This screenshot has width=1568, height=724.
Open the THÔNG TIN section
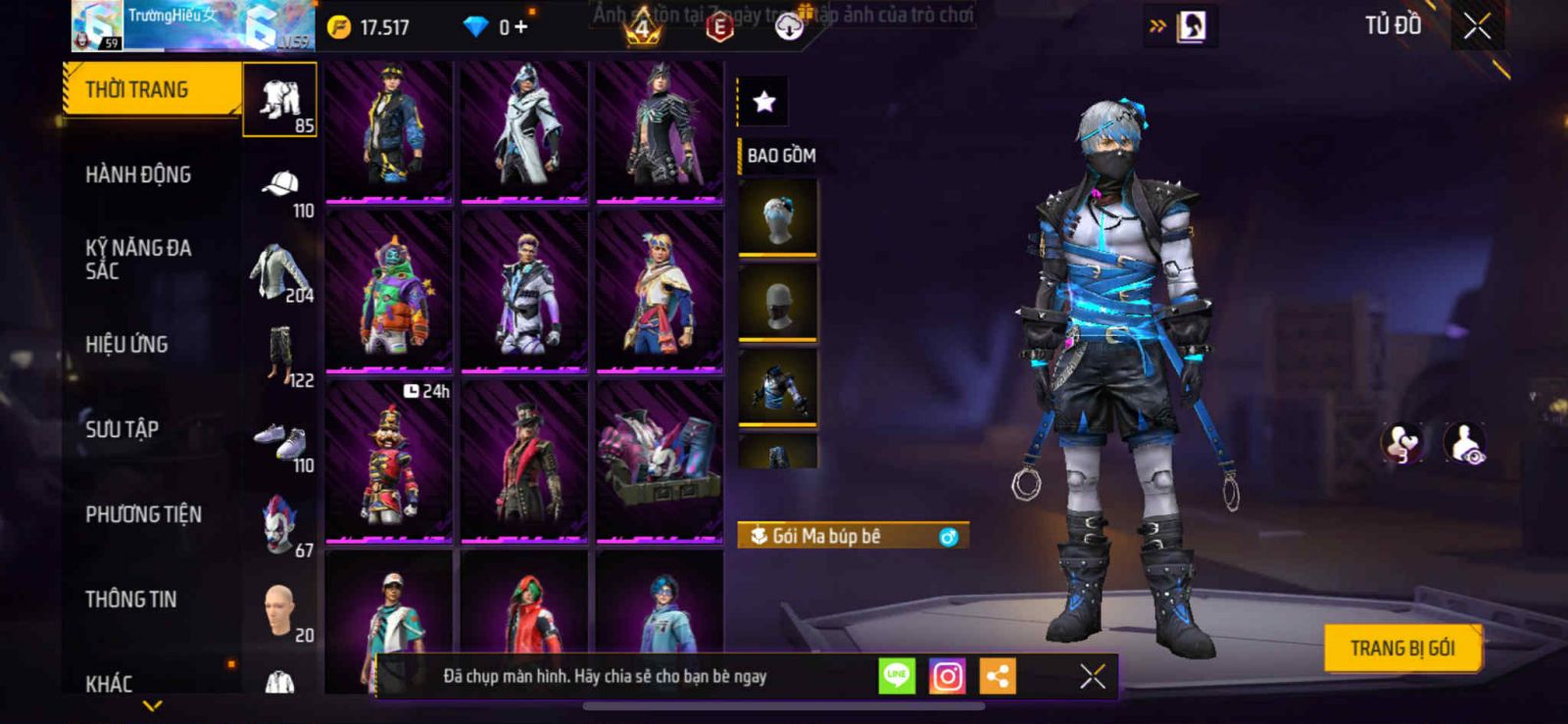click(130, 600)
